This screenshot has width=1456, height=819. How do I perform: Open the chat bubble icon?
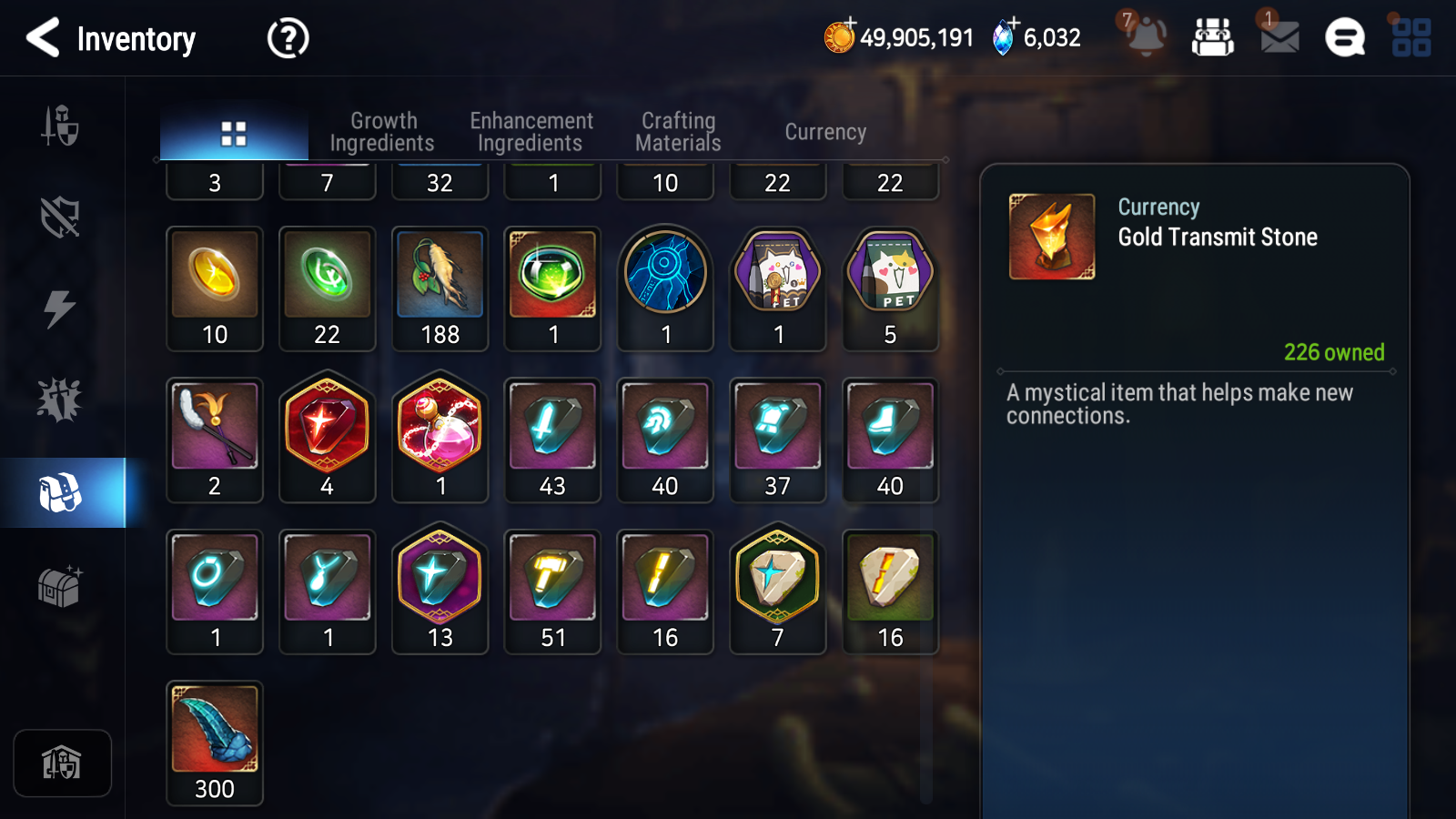tap(1344, 37)
